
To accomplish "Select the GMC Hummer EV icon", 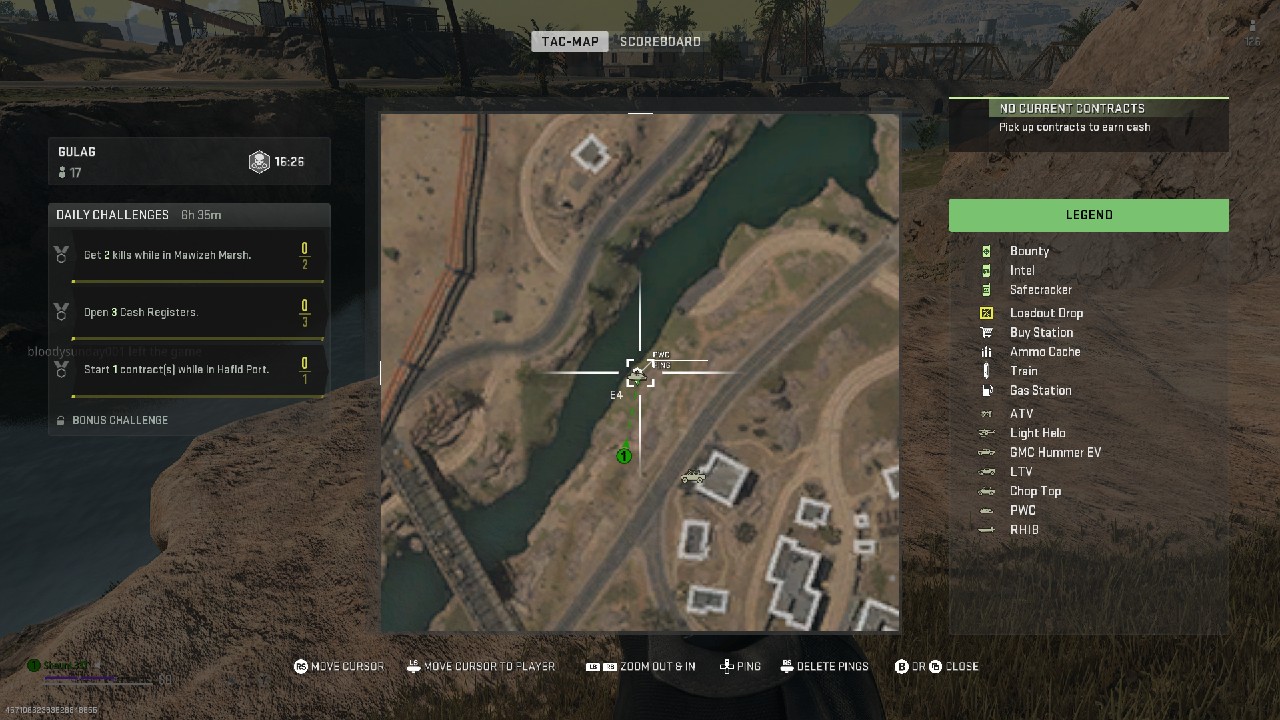I will [x=988, y=452].
